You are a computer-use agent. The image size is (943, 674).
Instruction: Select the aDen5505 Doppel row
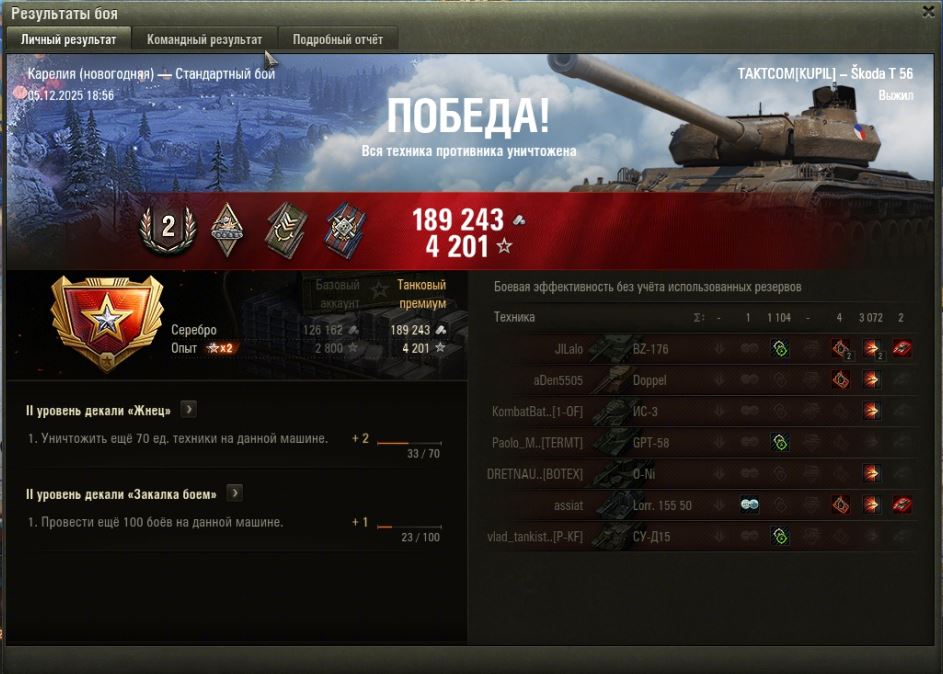pos(700,380)
